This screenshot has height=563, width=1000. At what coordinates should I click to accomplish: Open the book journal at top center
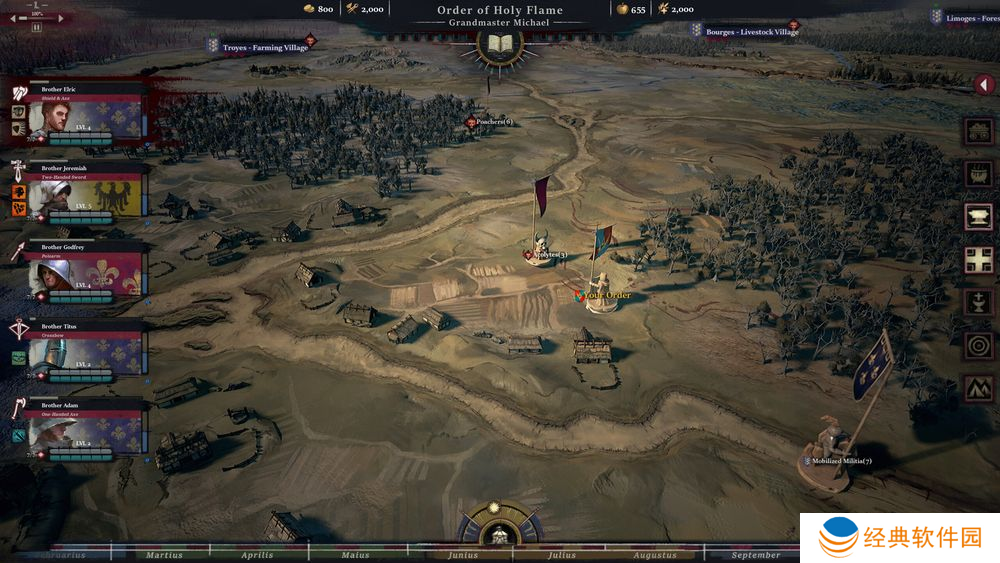pos(500,45)
